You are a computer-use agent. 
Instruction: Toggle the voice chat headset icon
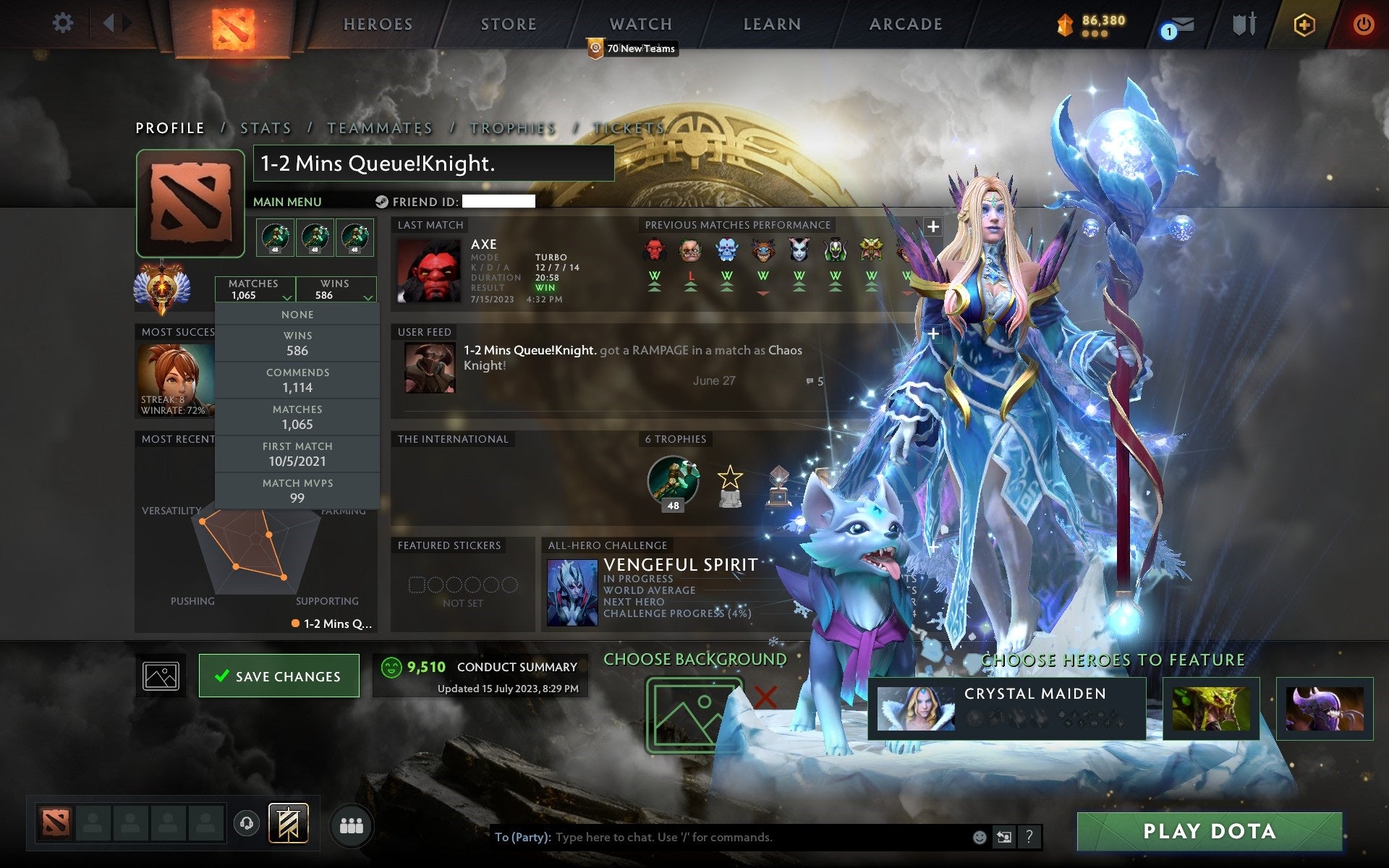pyautogui.click(x=246, y=823)
